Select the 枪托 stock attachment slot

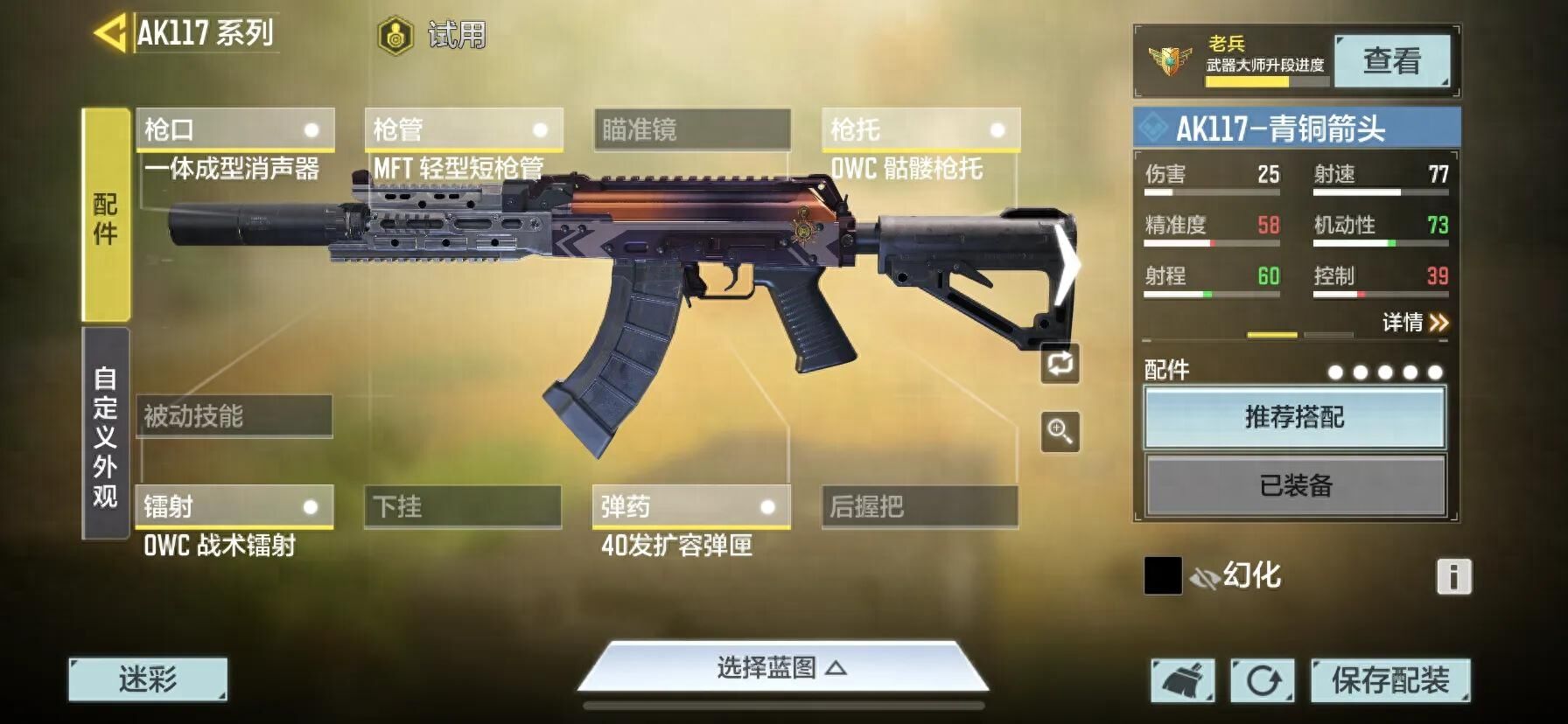point(920,129)
